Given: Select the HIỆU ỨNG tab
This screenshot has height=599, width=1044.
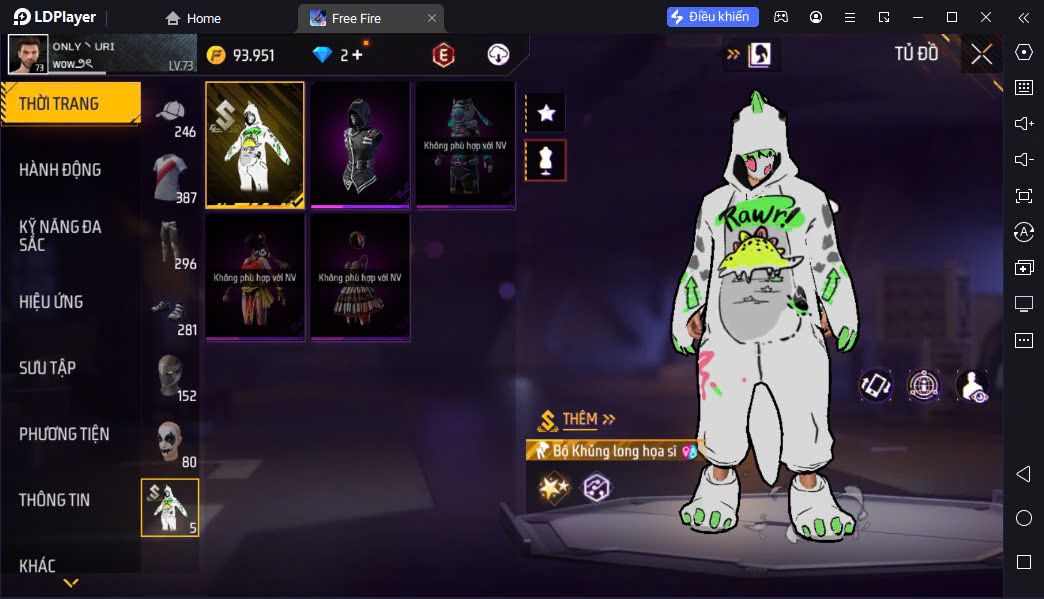Looking at the screenshot, I should click(x=51, y=302).
